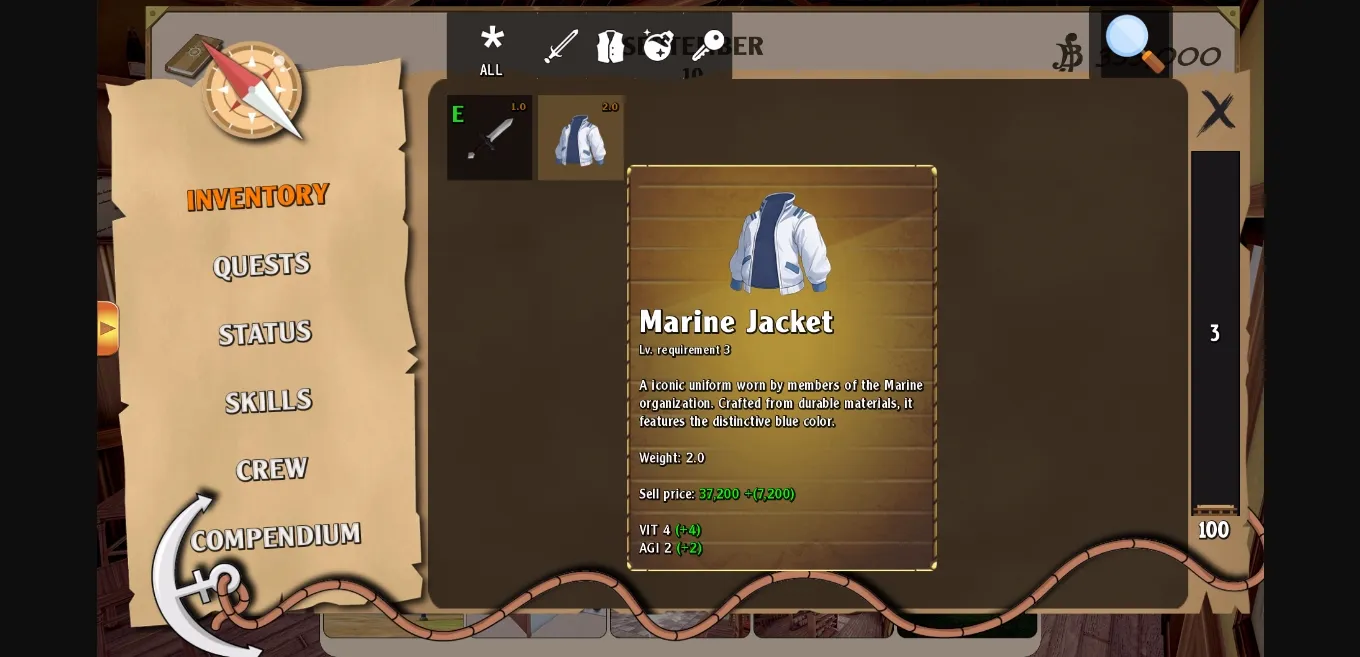Open the Inventory menu entry

coord(258,196)
